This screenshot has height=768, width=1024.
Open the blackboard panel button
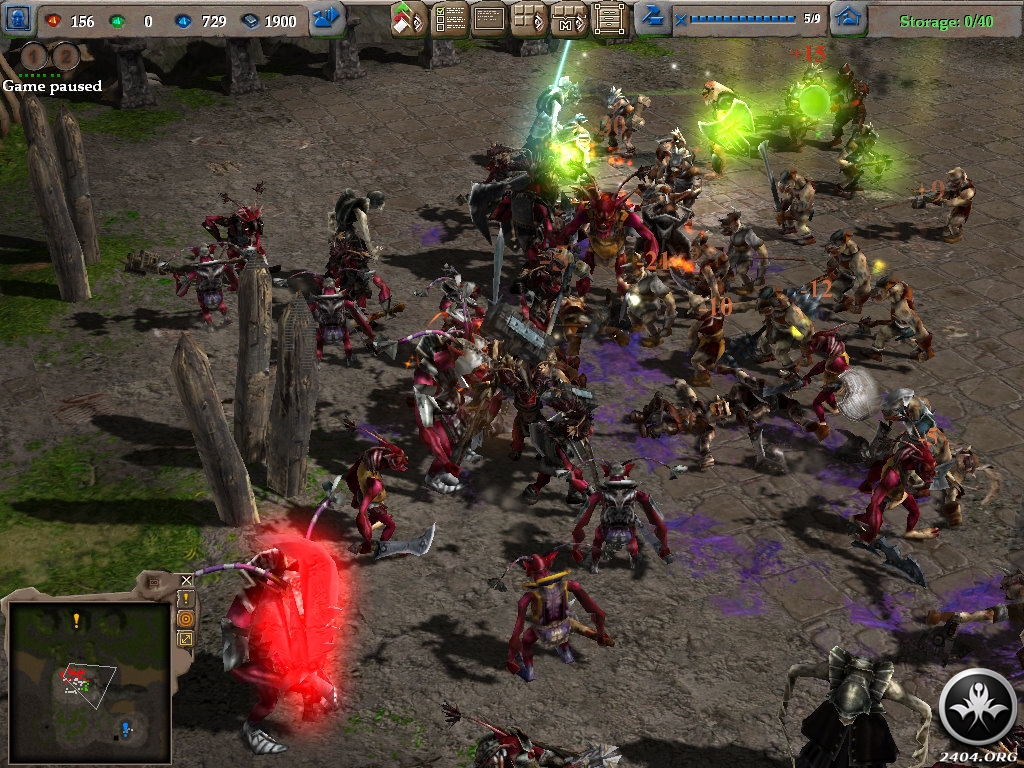click(489, 19)
